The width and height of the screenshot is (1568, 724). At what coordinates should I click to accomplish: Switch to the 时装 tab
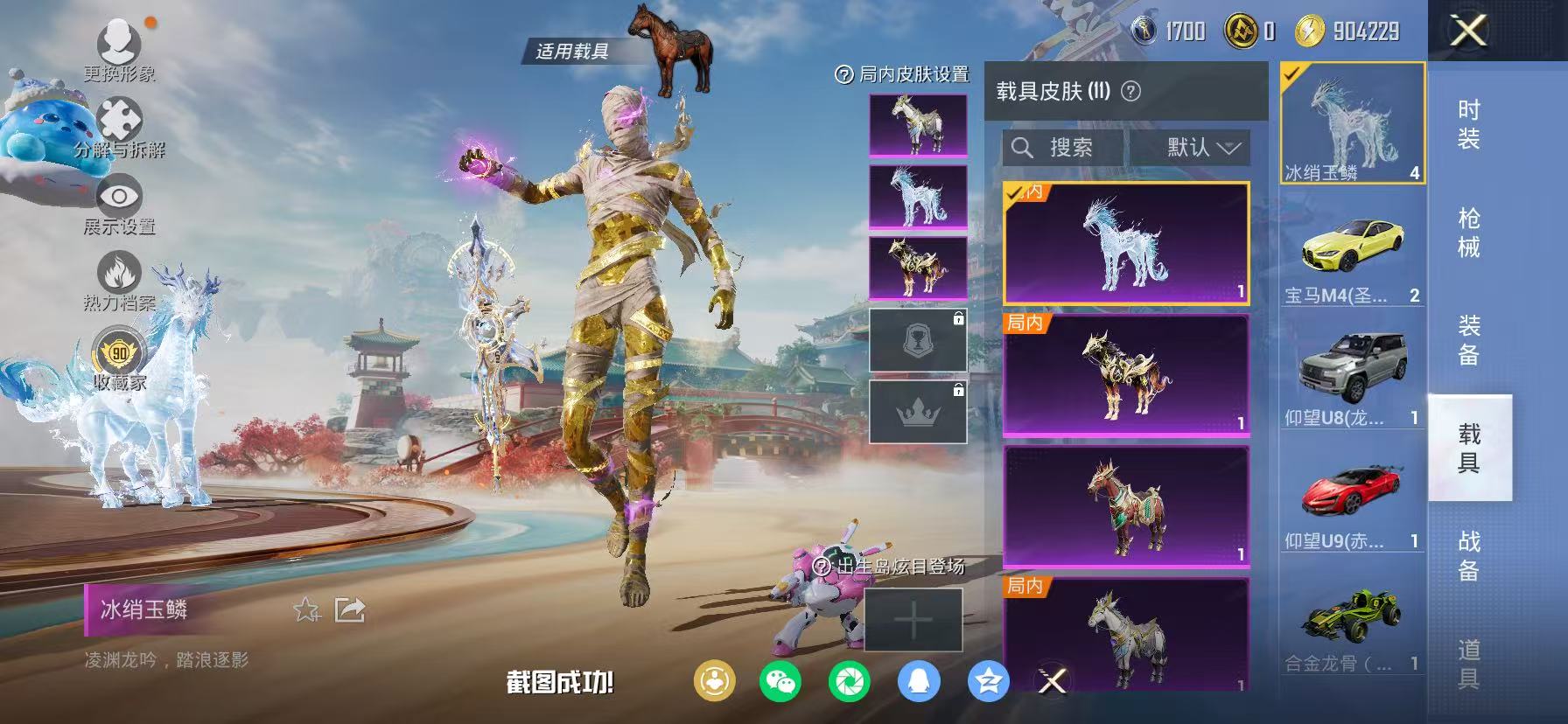tap(1469, 127)
